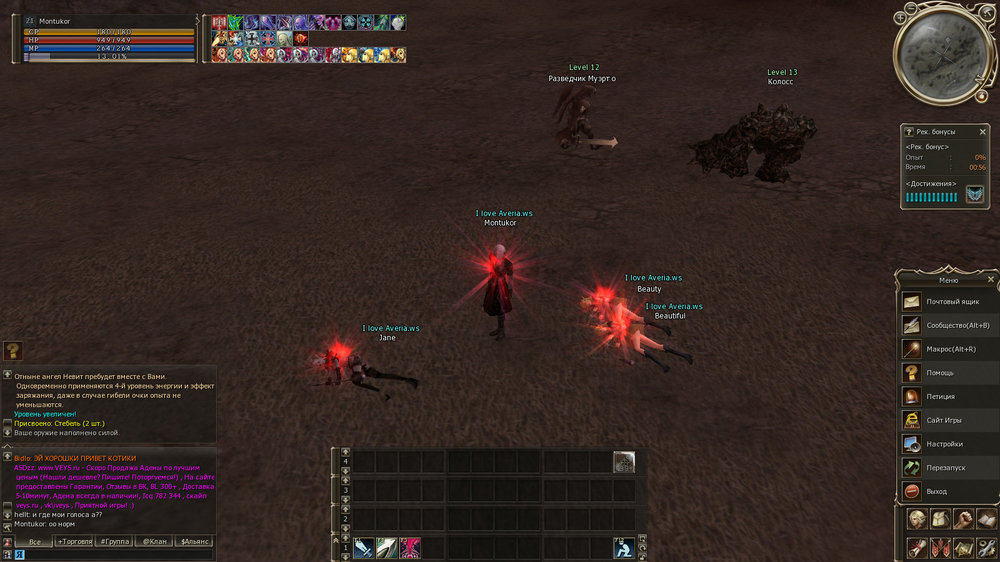Switch chat to the Все tab
This screenshot has height=562, width=1000.
[35, 542]
